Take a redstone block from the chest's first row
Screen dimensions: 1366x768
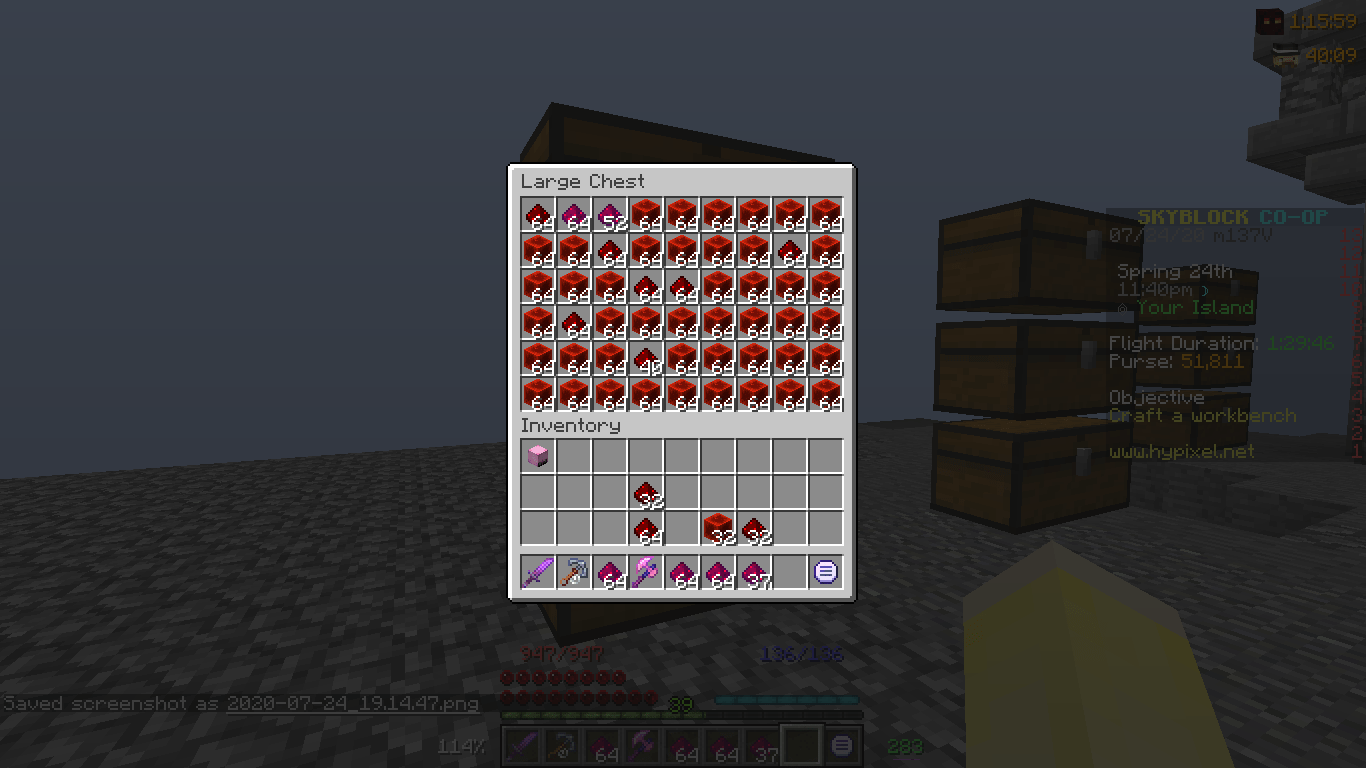(645, 212)
